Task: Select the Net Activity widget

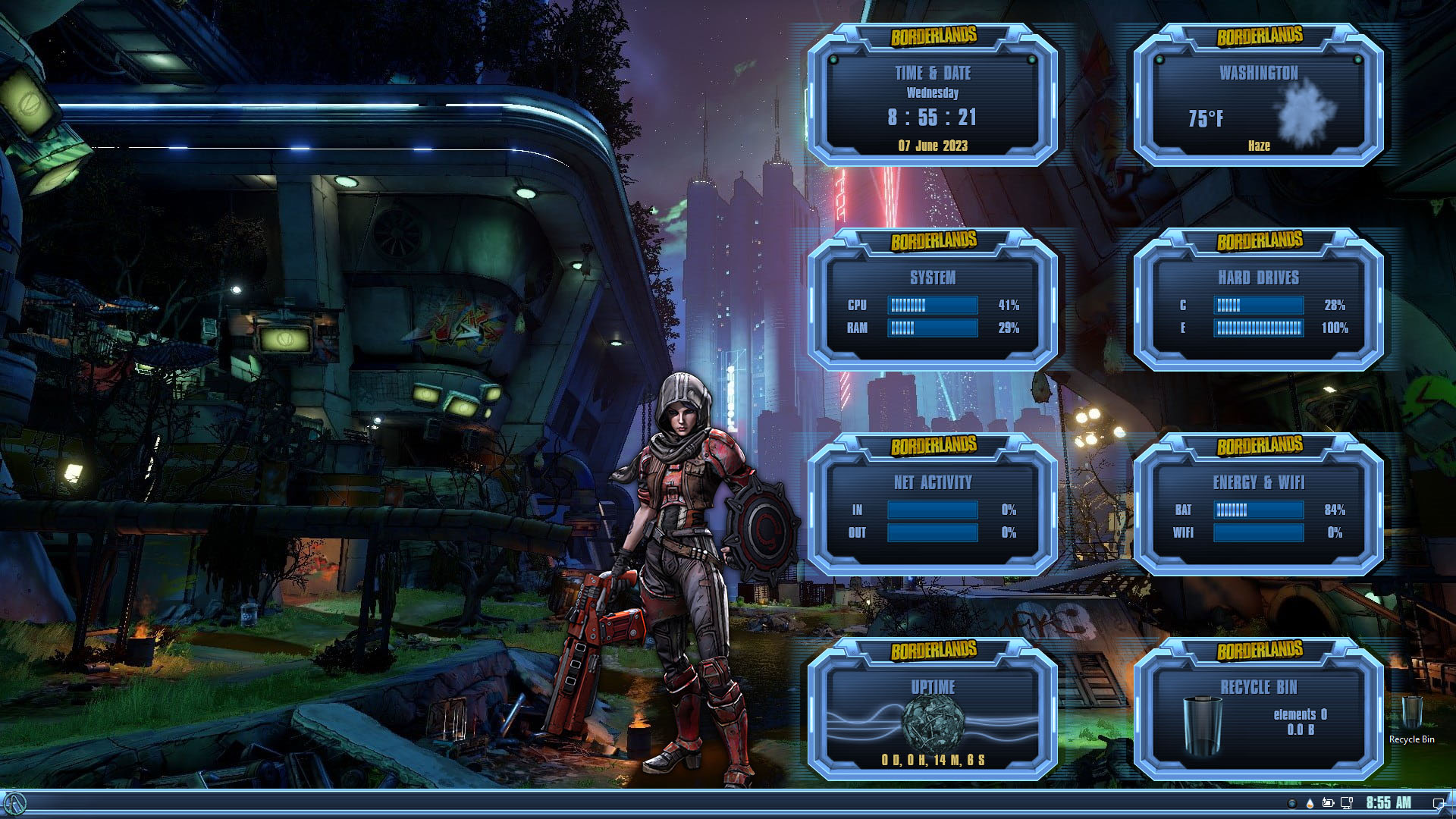Action: pyautogui.click(x=932, y=516)
